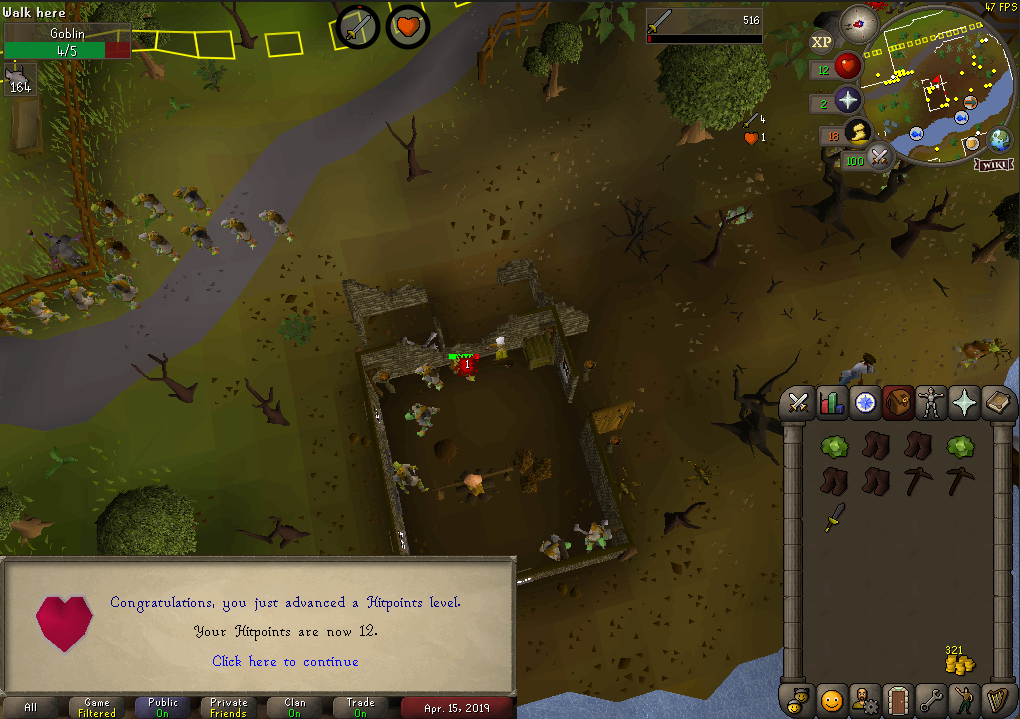Toggle the XP drops button

click(x=821, y=42)
